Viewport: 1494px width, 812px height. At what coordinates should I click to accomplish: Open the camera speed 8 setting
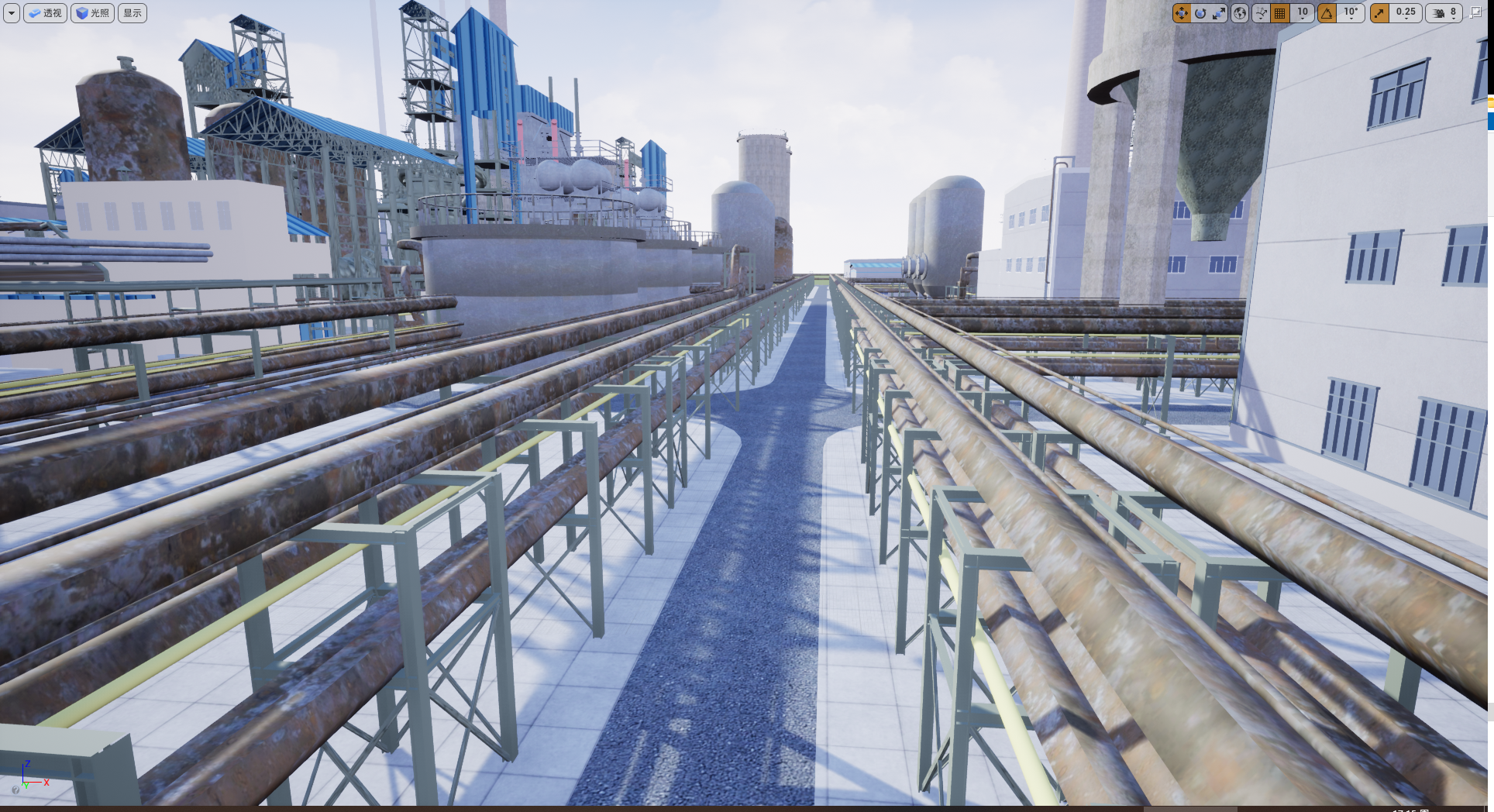pyautogui.click(x=1445, y=13)
